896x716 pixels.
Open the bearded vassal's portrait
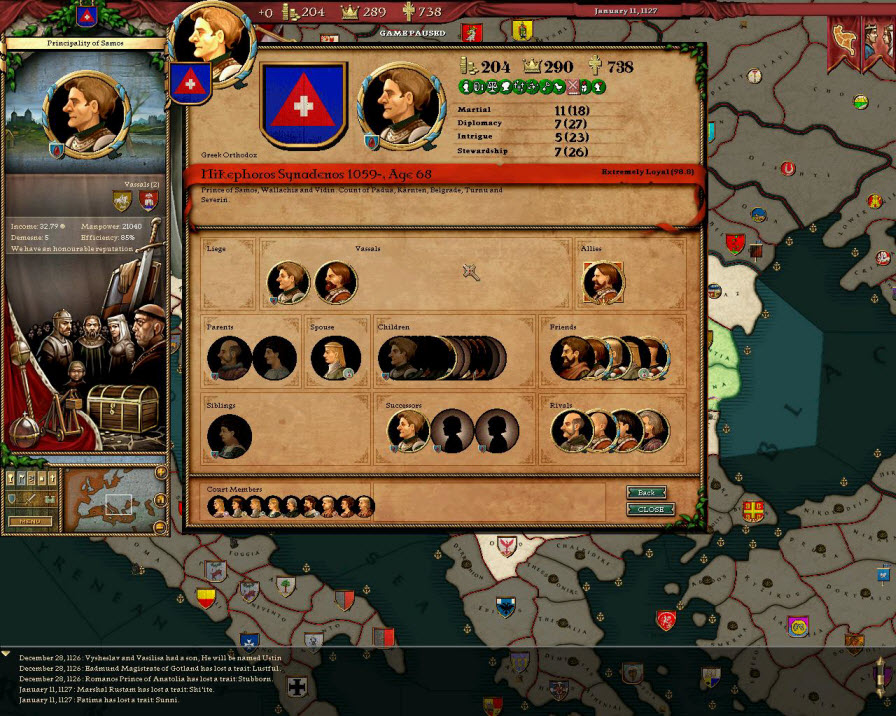(335, 283)
